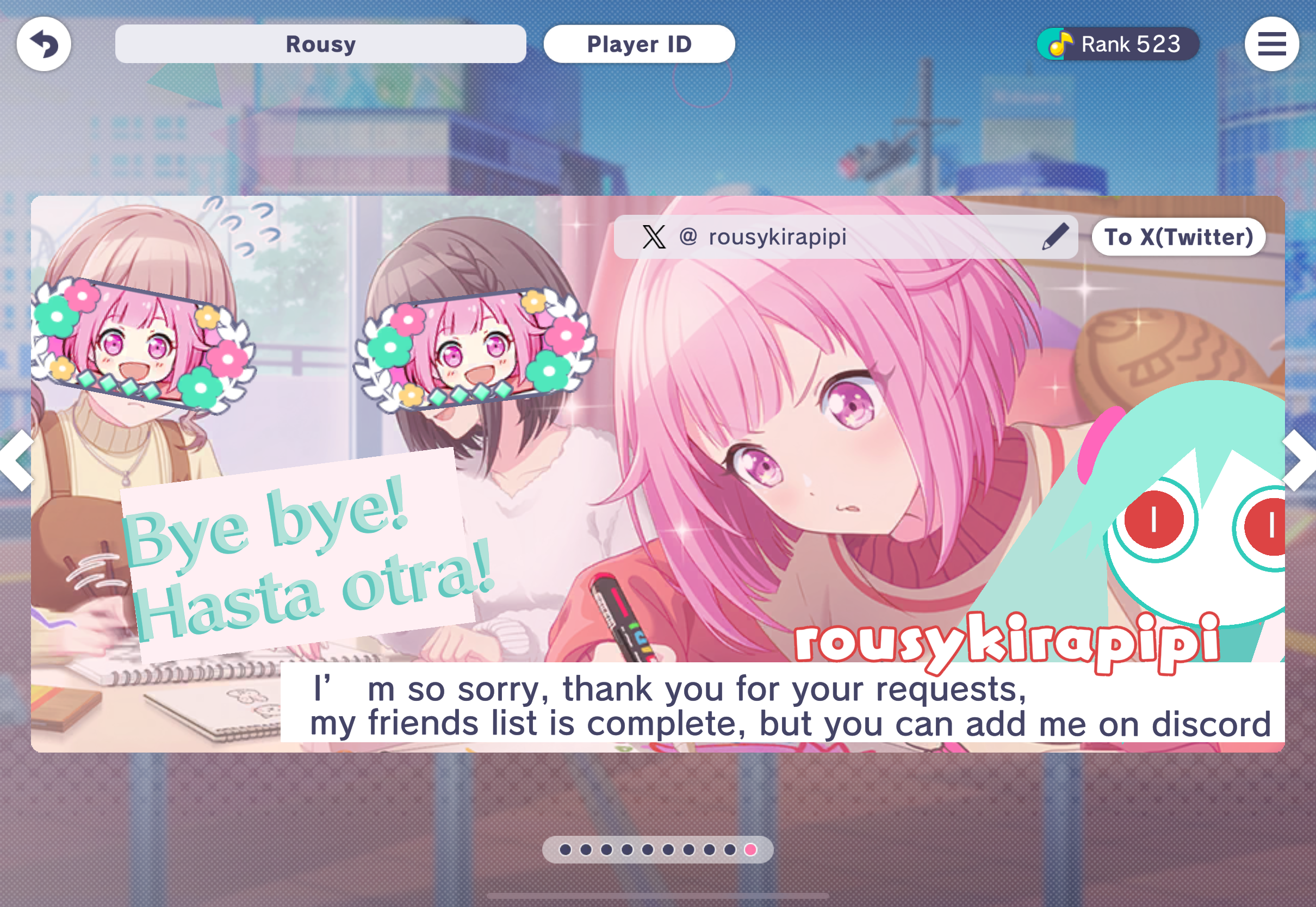Click the Player ID button

638,44
